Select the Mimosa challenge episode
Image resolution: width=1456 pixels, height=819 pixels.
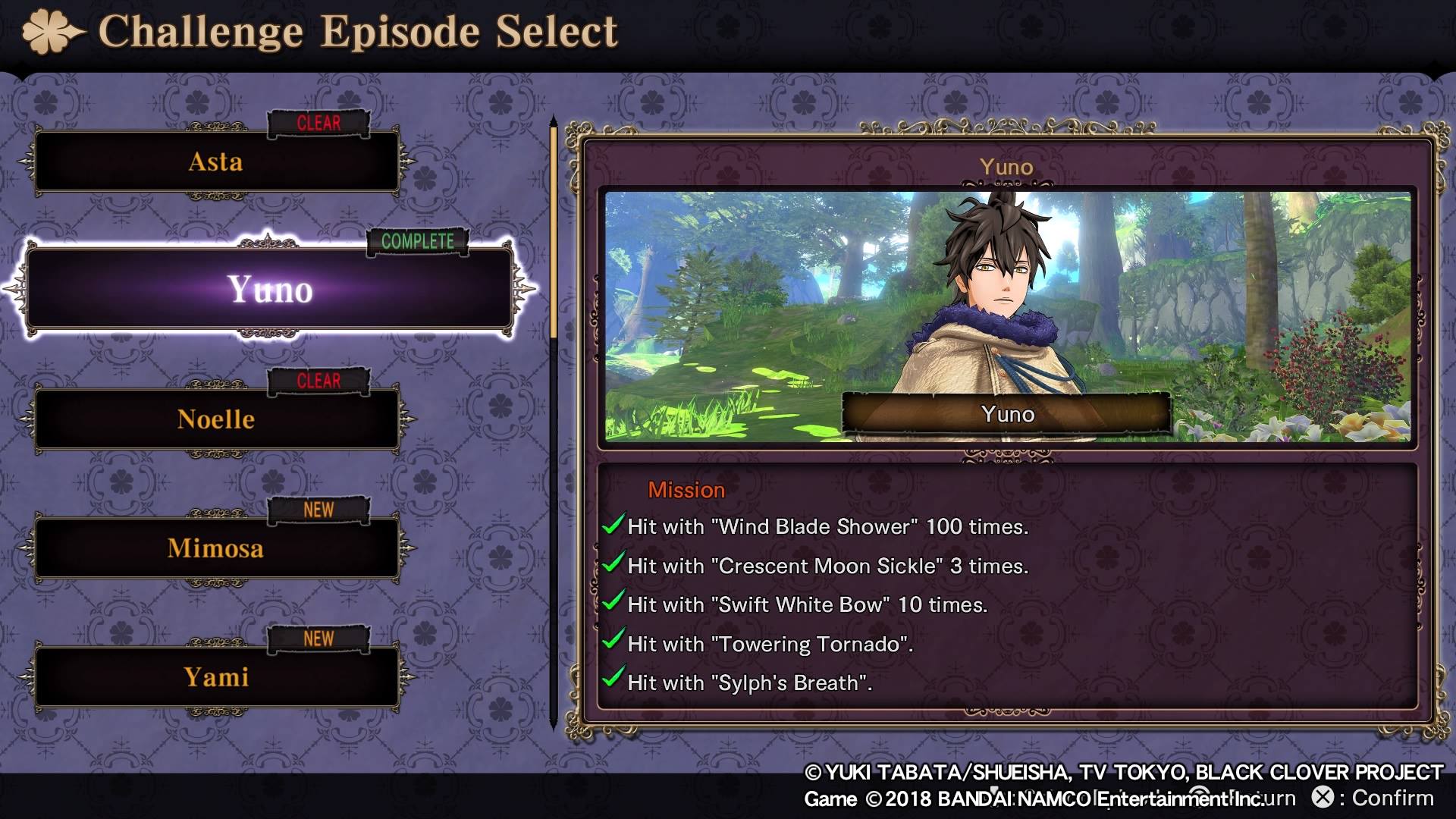coord(216,548)
